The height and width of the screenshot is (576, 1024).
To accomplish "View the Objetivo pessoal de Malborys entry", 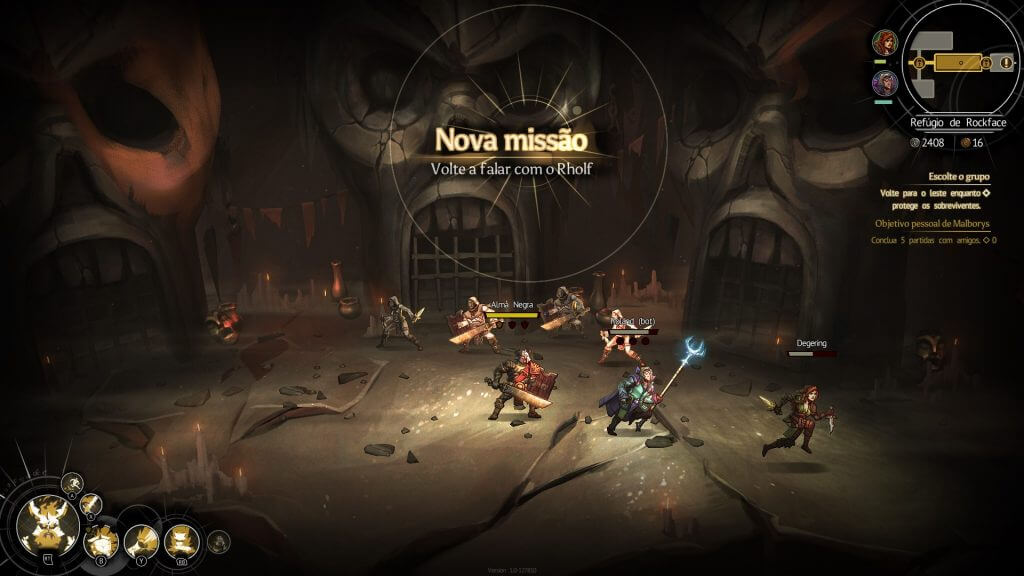I will click(x=933, y=224).
